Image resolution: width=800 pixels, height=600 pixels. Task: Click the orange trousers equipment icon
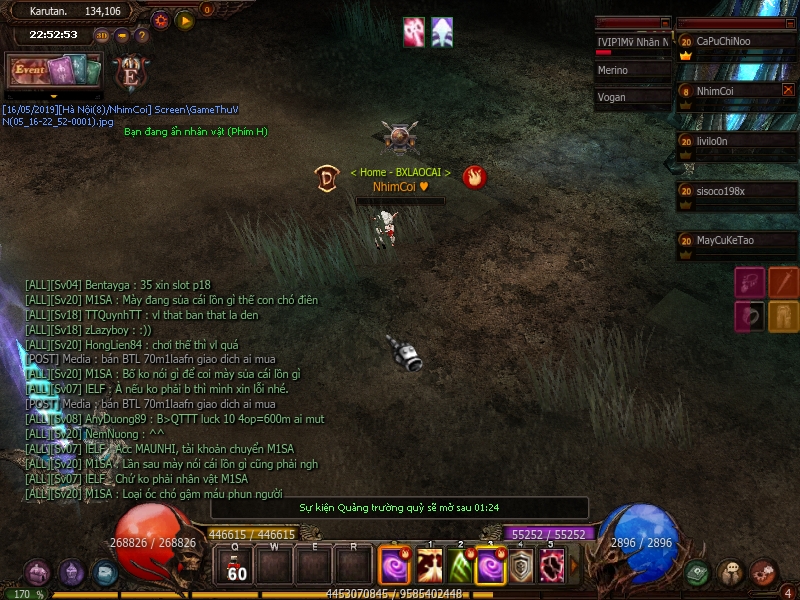coord(783,317)
